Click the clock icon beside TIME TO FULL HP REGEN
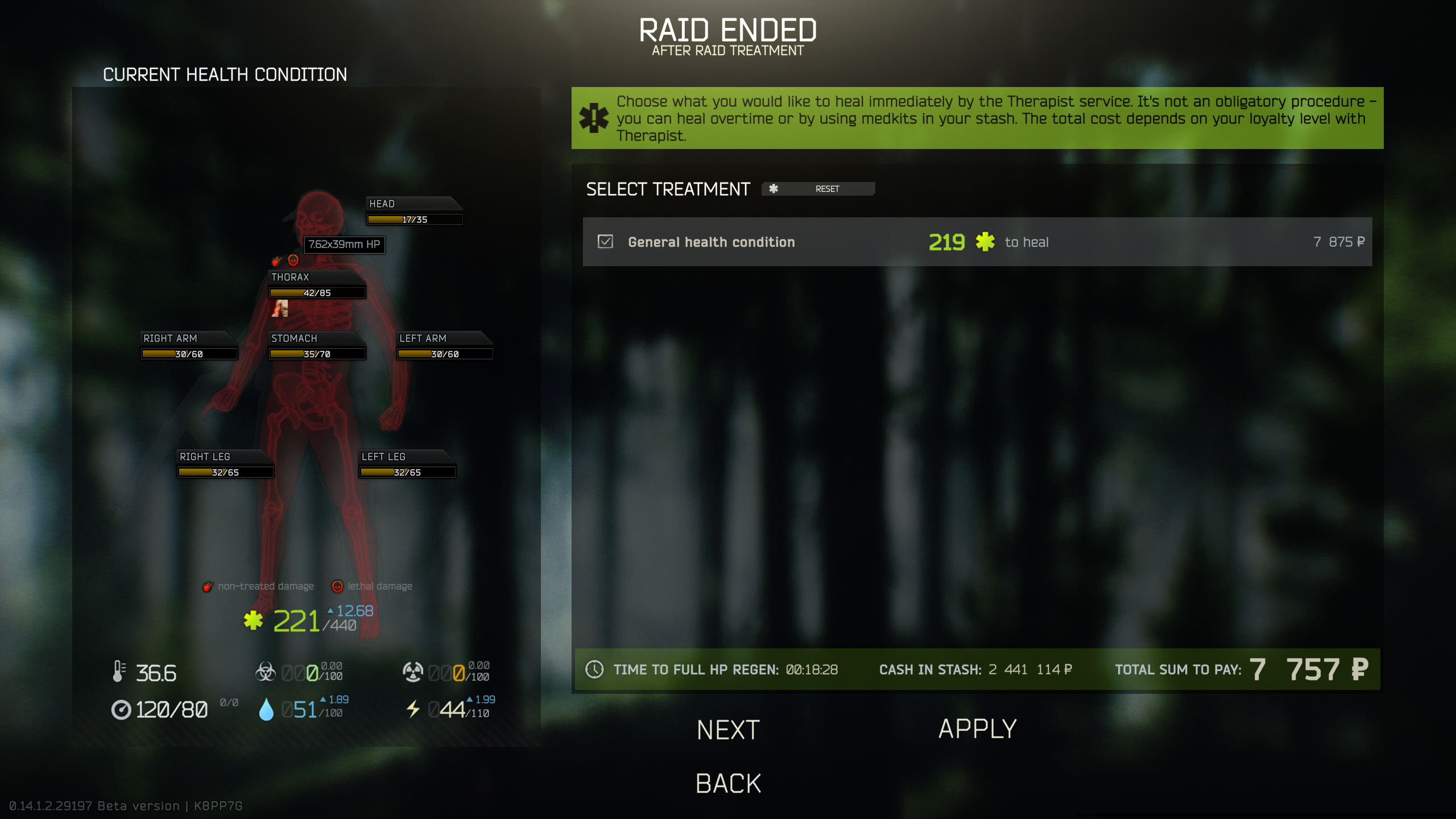The image size is (1456, 819). [x=595, y=669]
